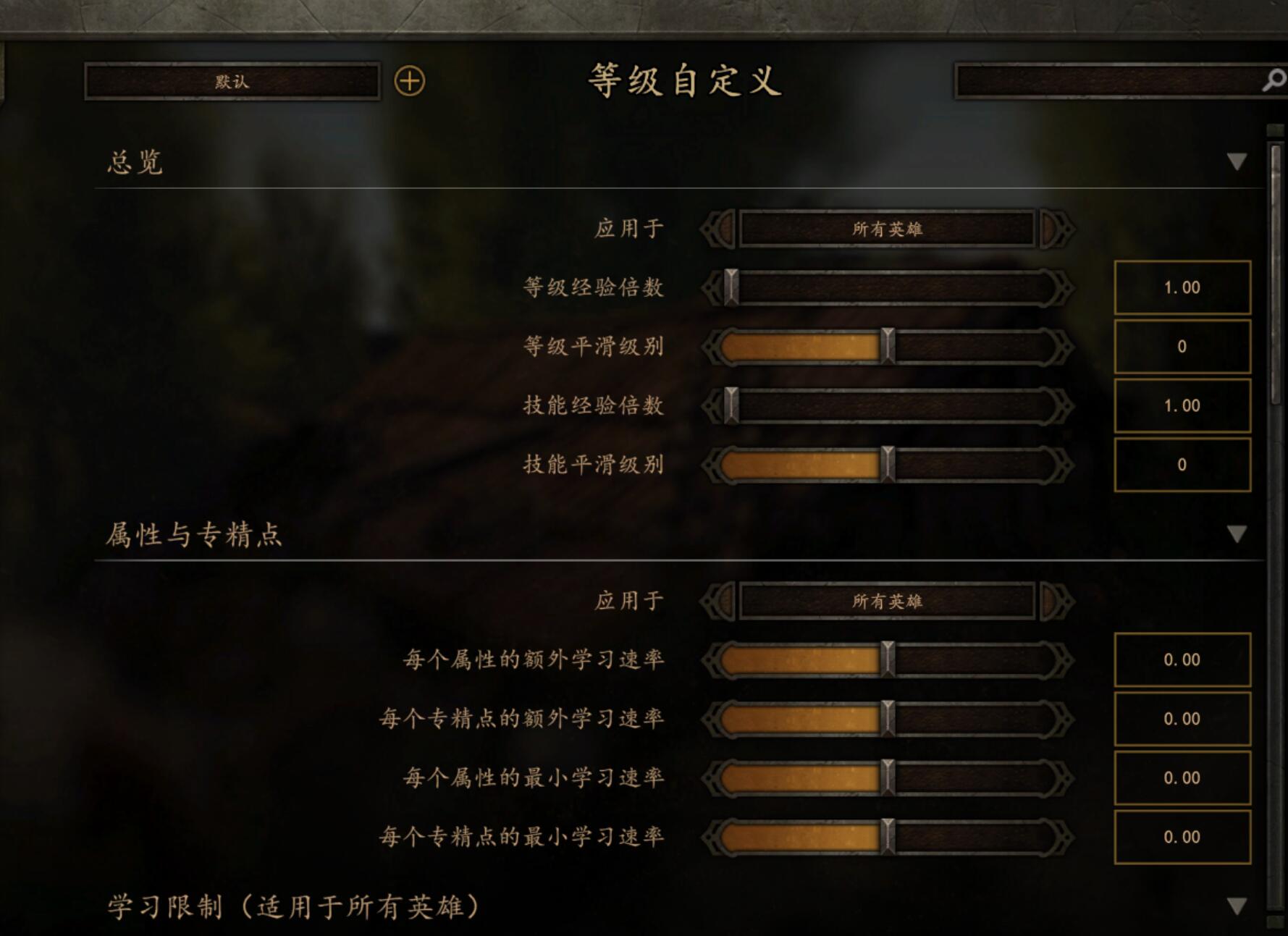Viewport: 1288px width, 936px height.
Task: Click the plus icon to add a new preset
Action: pyautogui.click(x=408, y=82)
